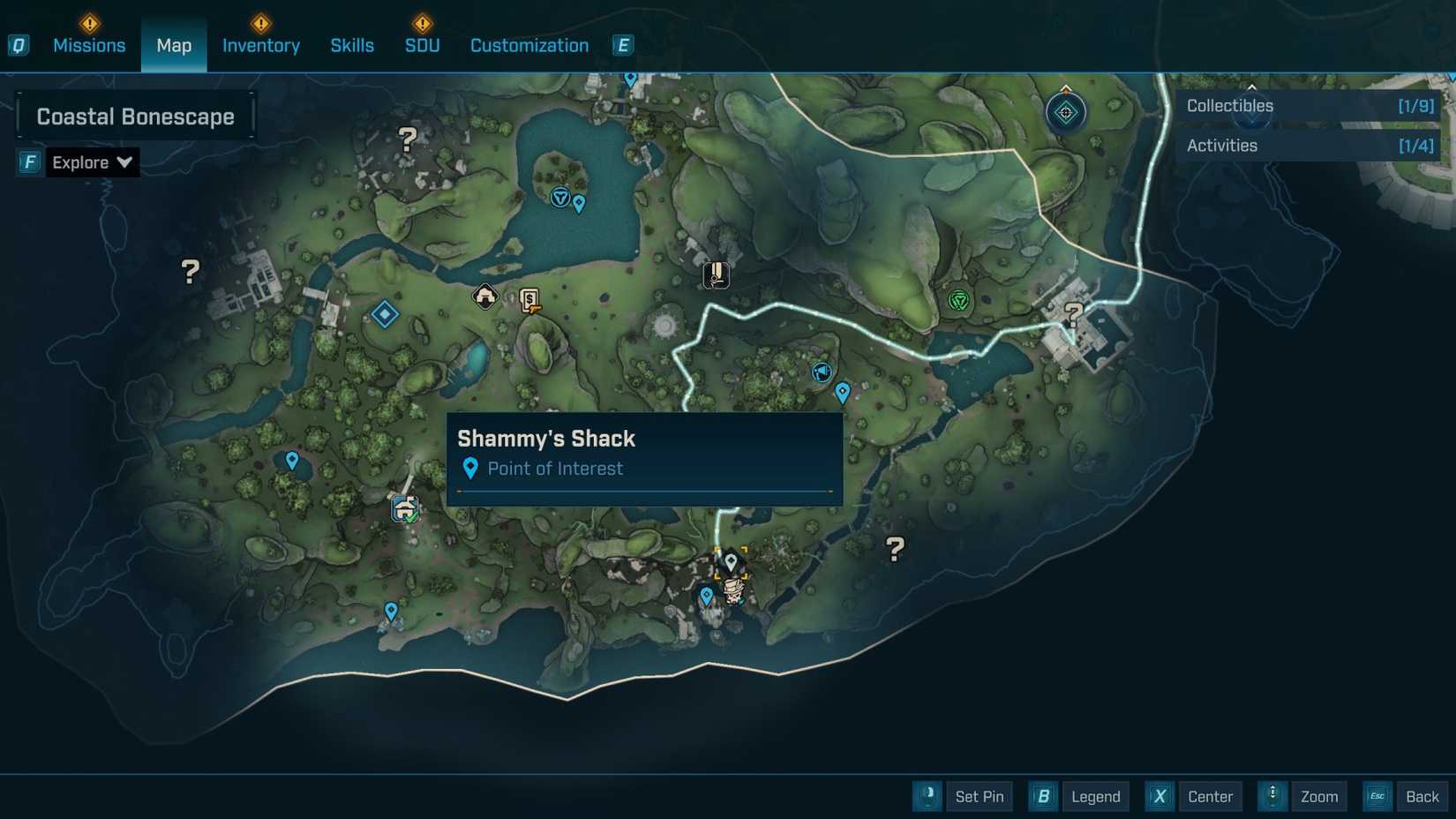Switch to the Customization tab

pyautogui.click(x=529, y=45)
